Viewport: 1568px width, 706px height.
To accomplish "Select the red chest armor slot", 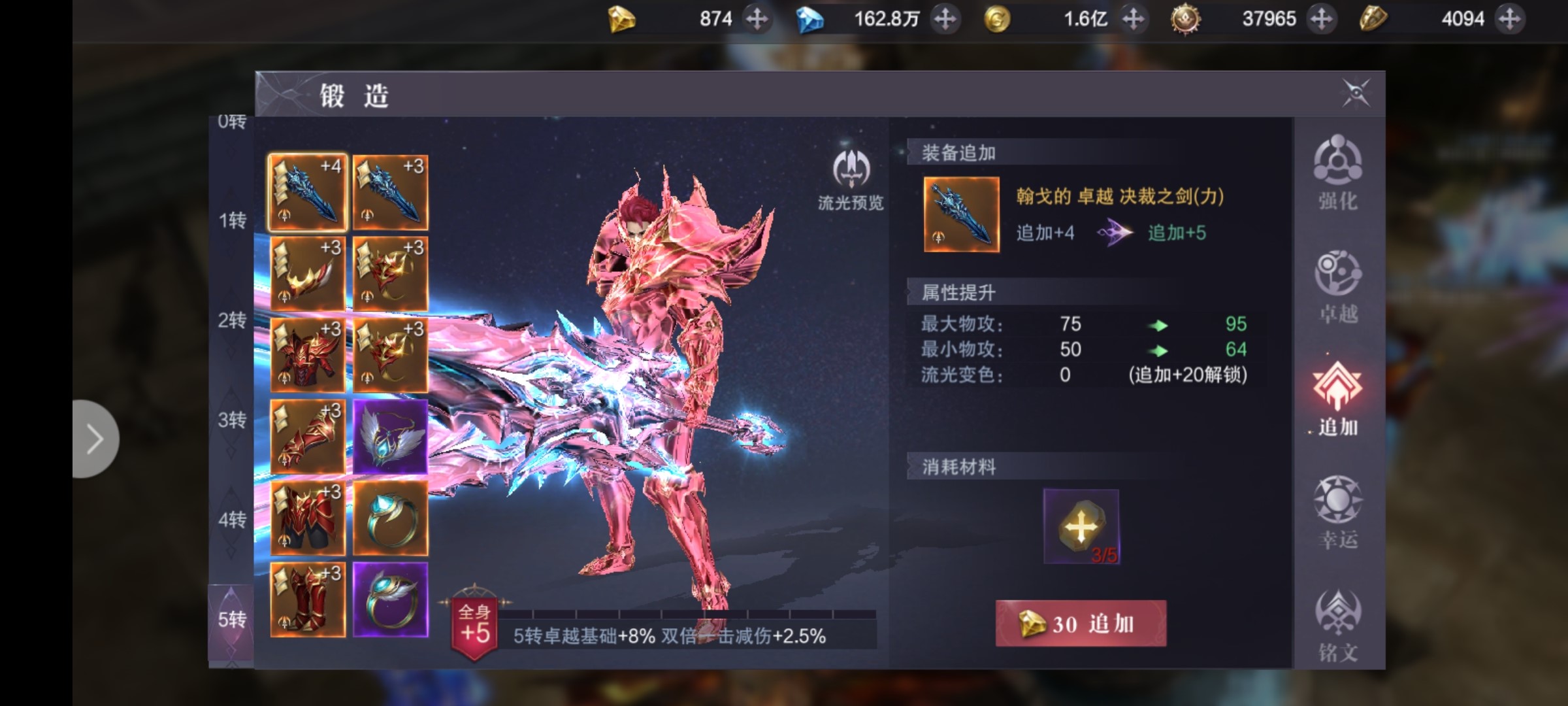I will (308, 355).
